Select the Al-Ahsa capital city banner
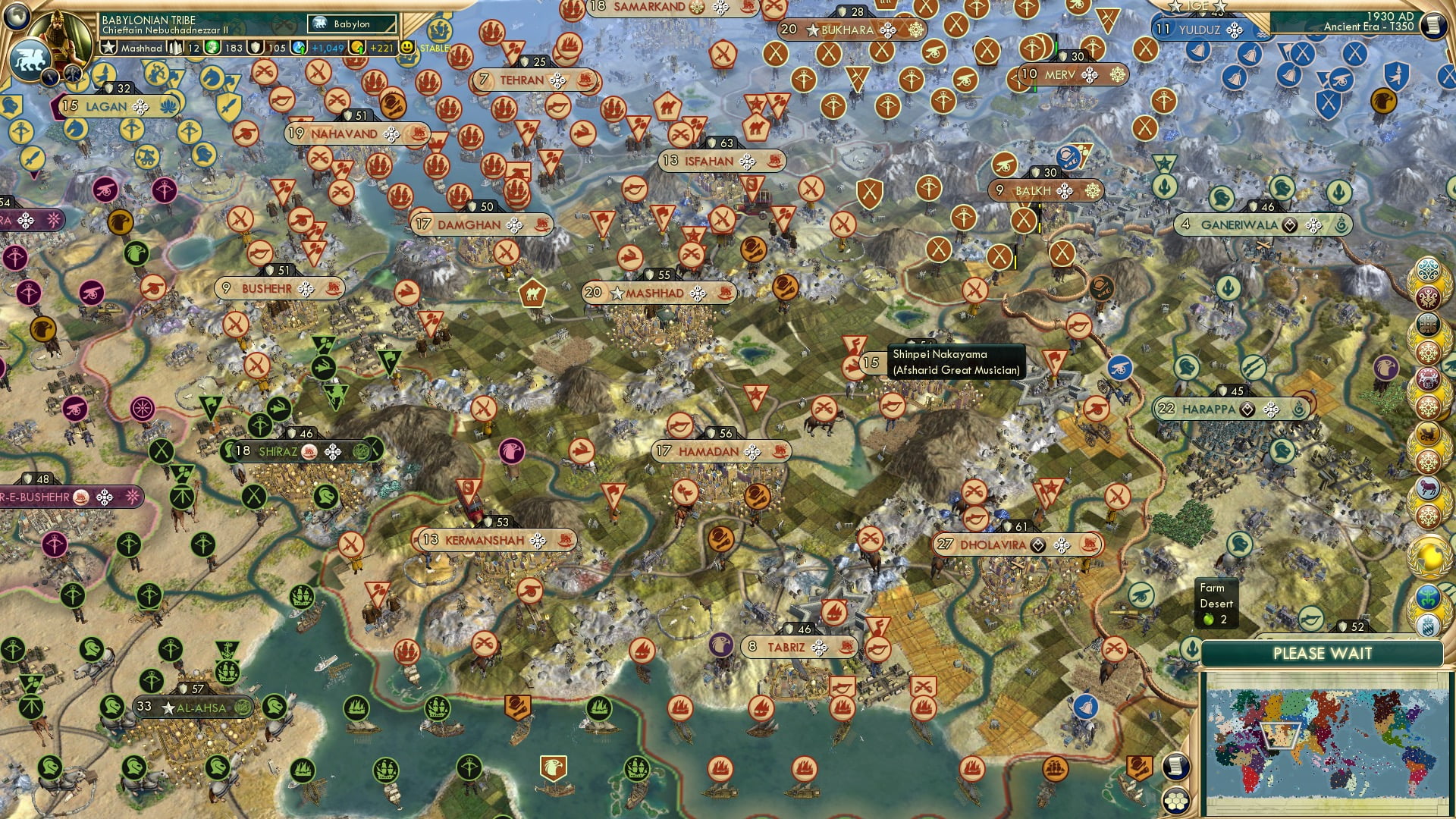Viewport: 1456px width, 819px height. (x=201, y=708)
